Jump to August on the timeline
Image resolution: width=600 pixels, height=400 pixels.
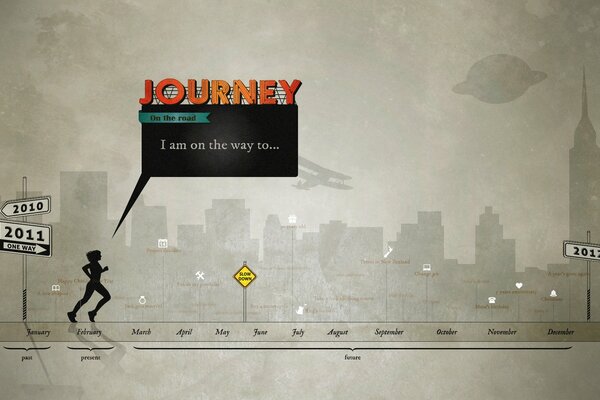(337, 332)
